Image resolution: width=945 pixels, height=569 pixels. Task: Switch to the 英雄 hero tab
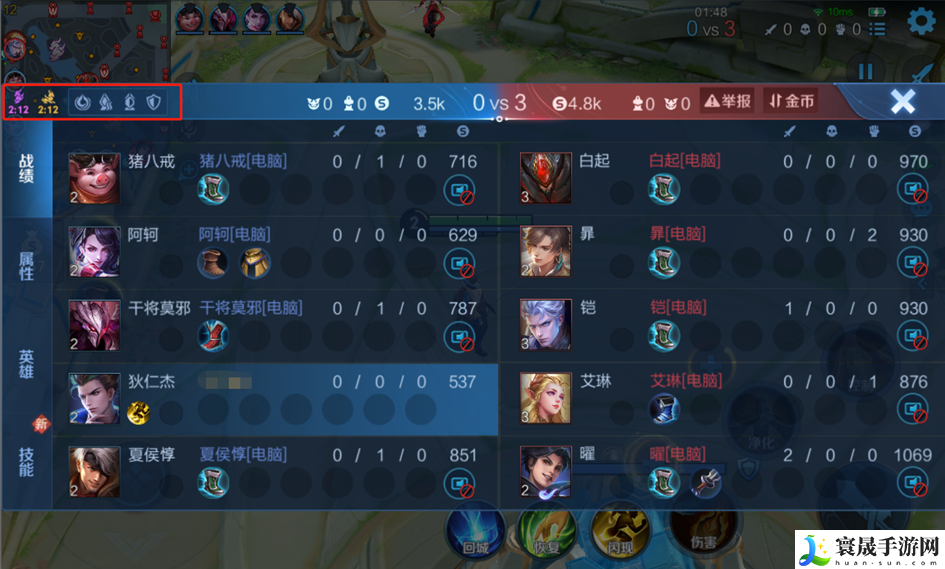click(x=26, y=363)
